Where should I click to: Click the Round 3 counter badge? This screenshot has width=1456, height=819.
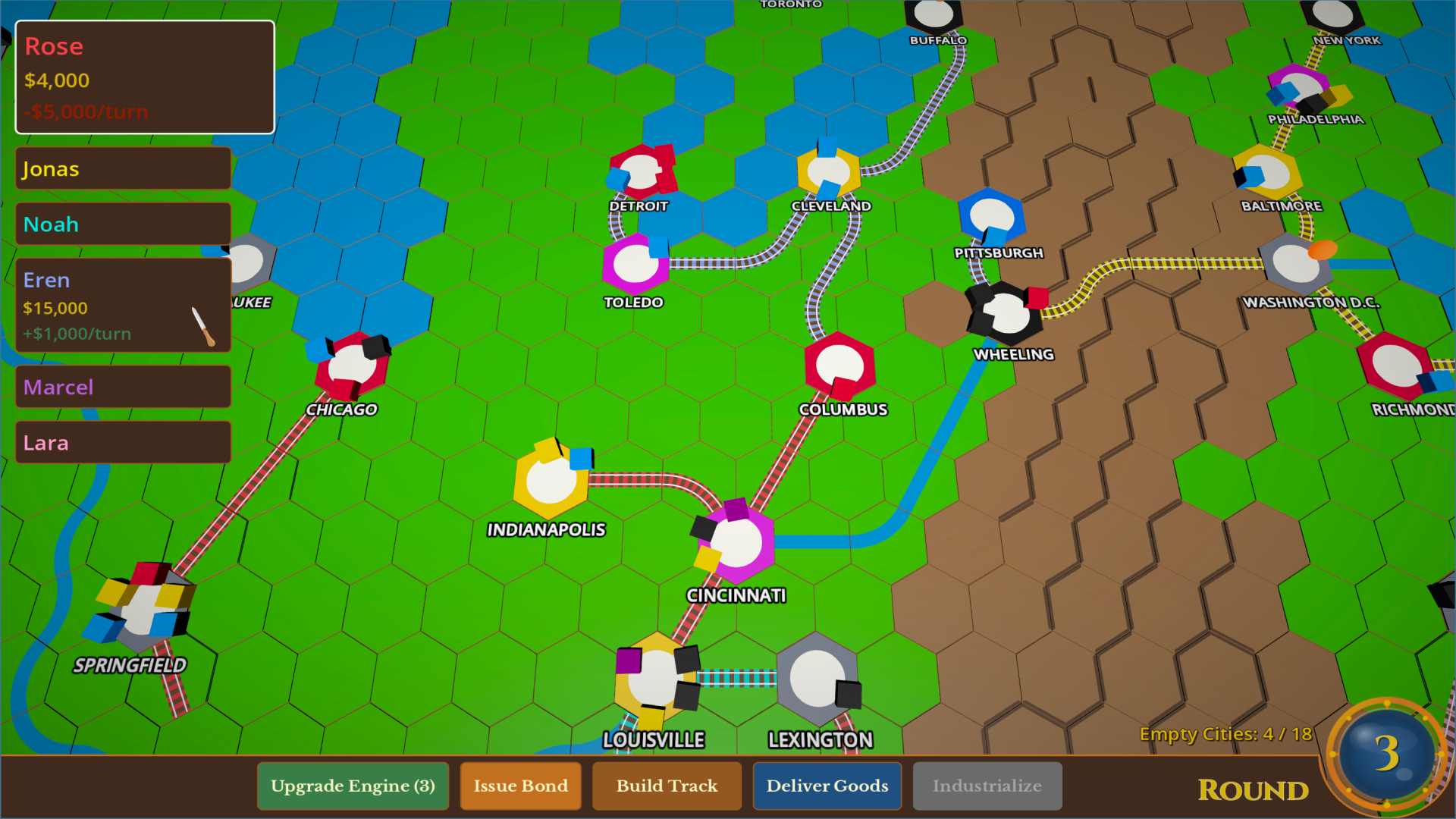1388,753
